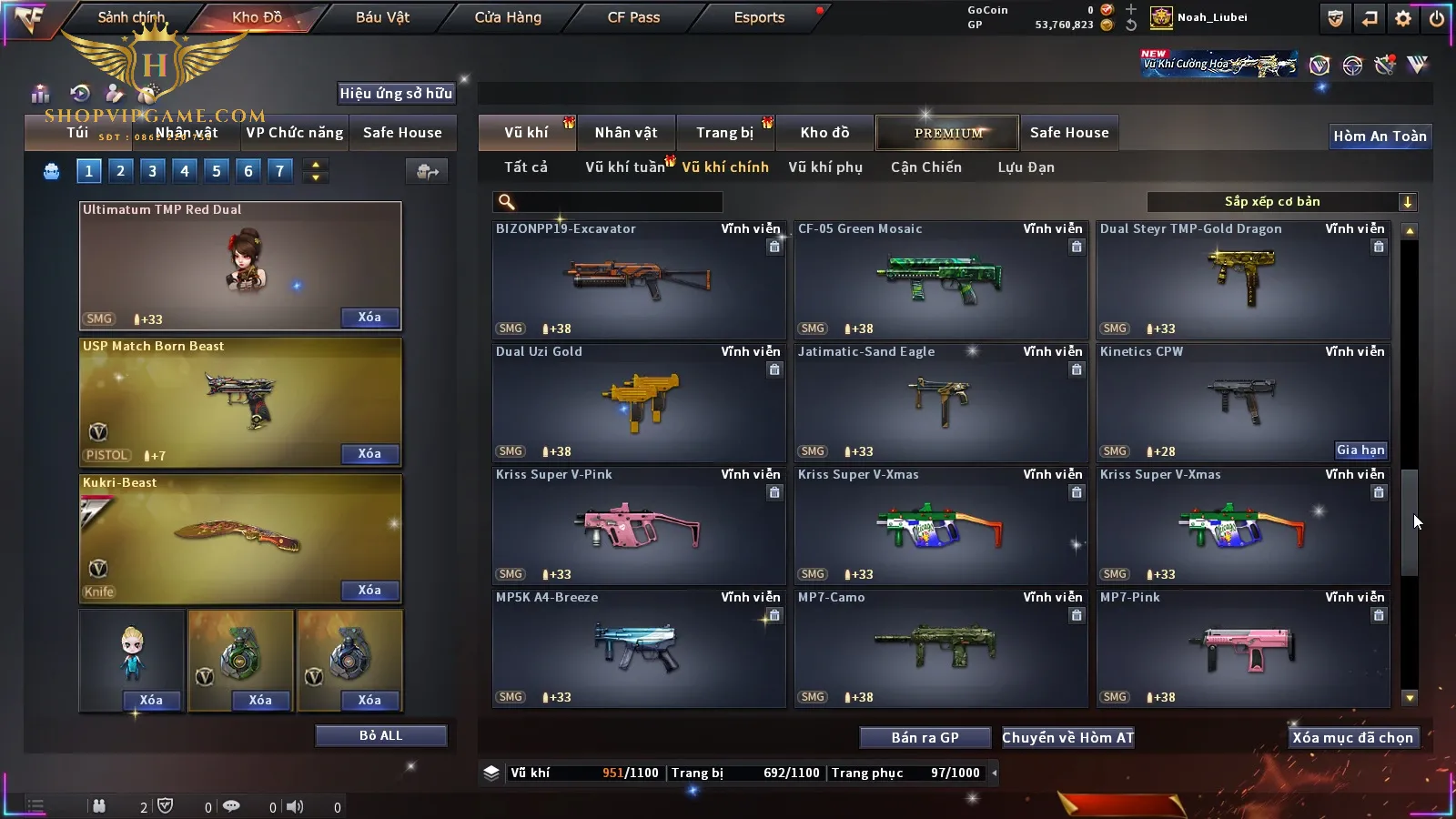Open the Sắp xếp cơ bản dropdown

[1281, 202]
